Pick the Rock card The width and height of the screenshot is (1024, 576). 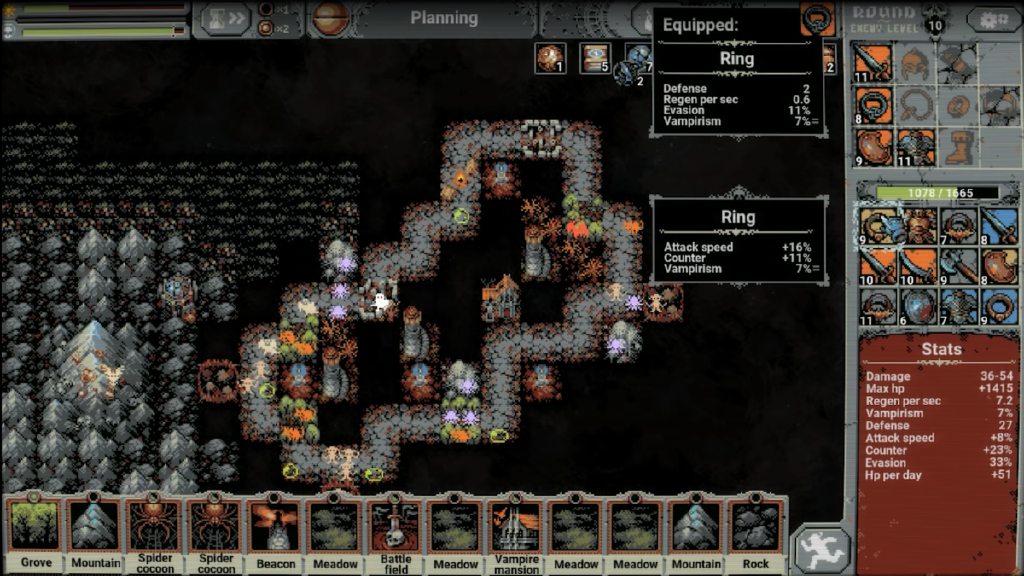coord(756,530)
